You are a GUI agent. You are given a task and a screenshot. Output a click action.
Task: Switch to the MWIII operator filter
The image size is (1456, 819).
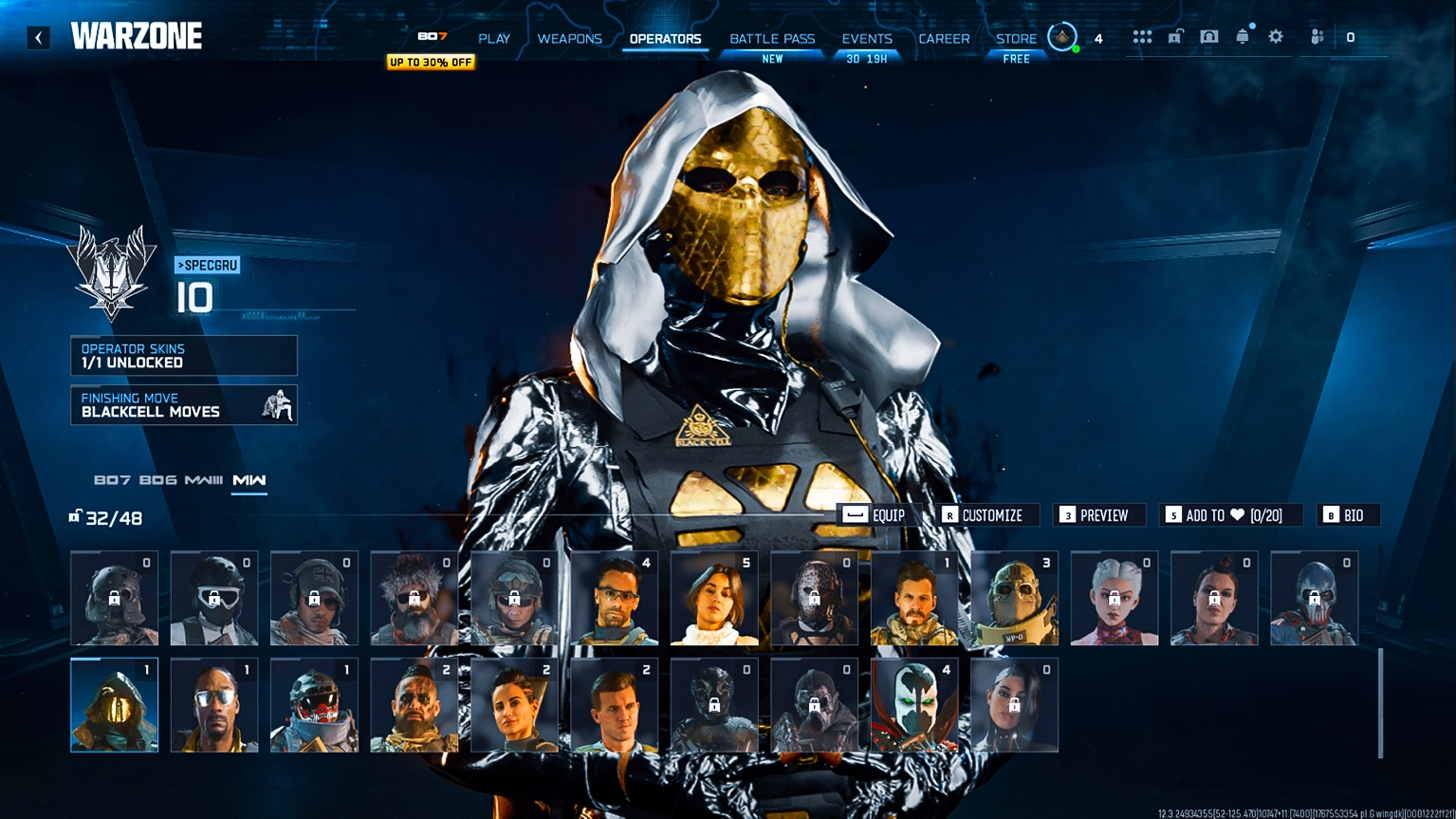[204, 480]
